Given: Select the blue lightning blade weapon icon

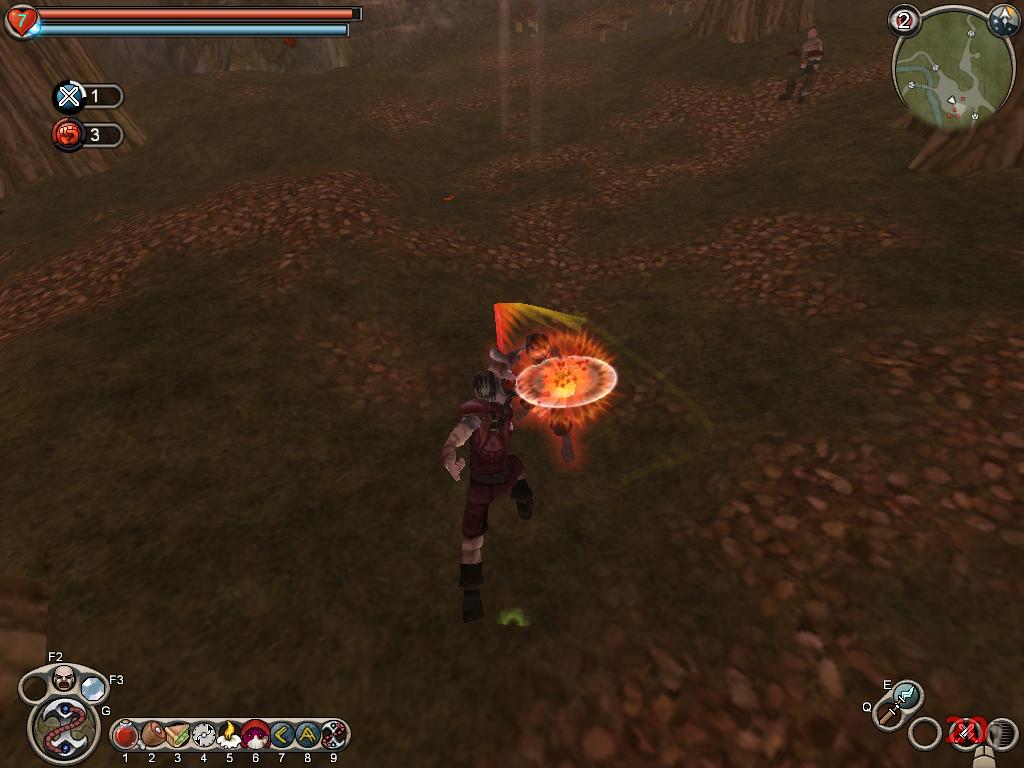Looking at the screenshot, I should pyautogui.click(x=906, y=693).
